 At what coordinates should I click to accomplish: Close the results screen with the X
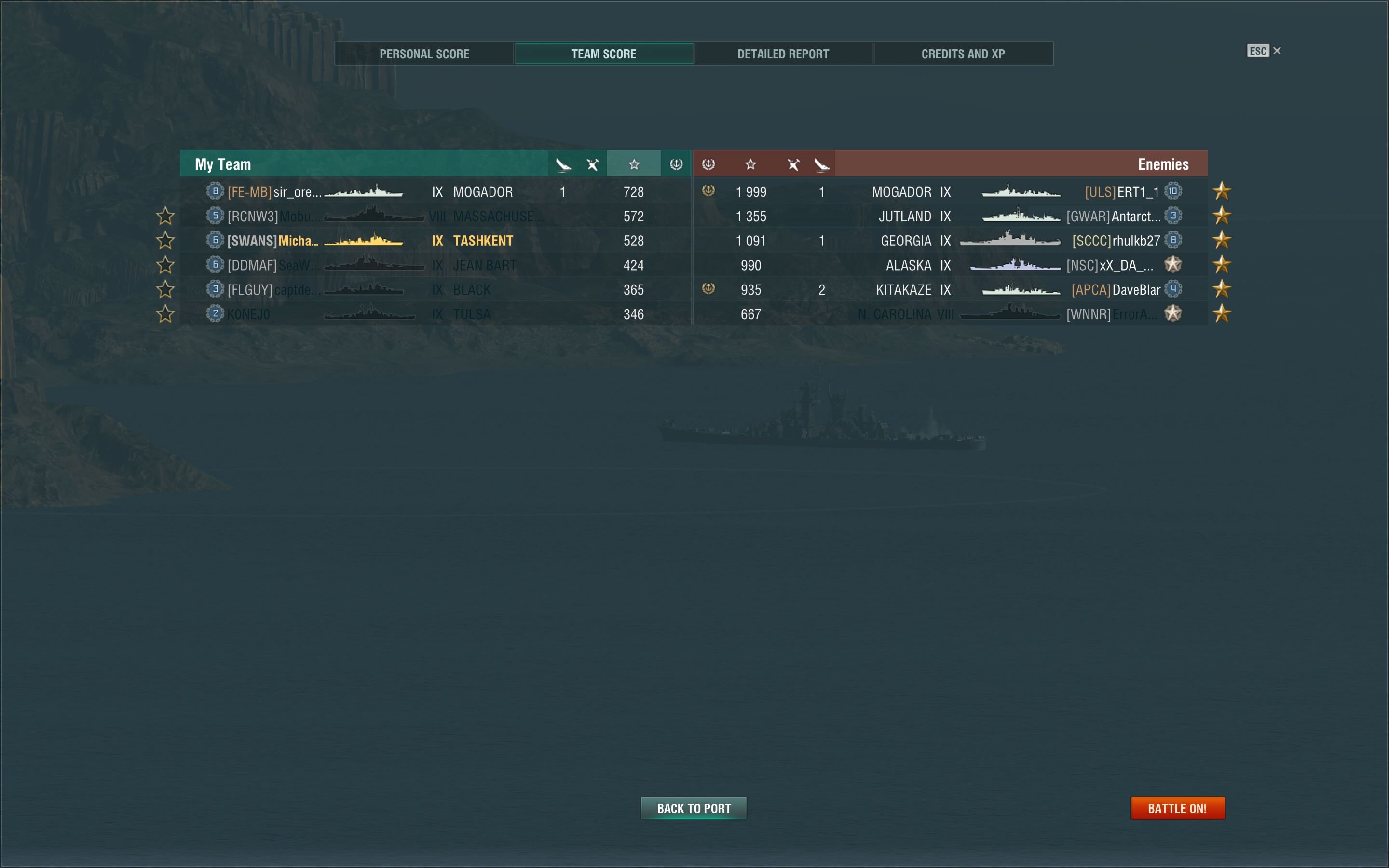[x=1277, y=51]
